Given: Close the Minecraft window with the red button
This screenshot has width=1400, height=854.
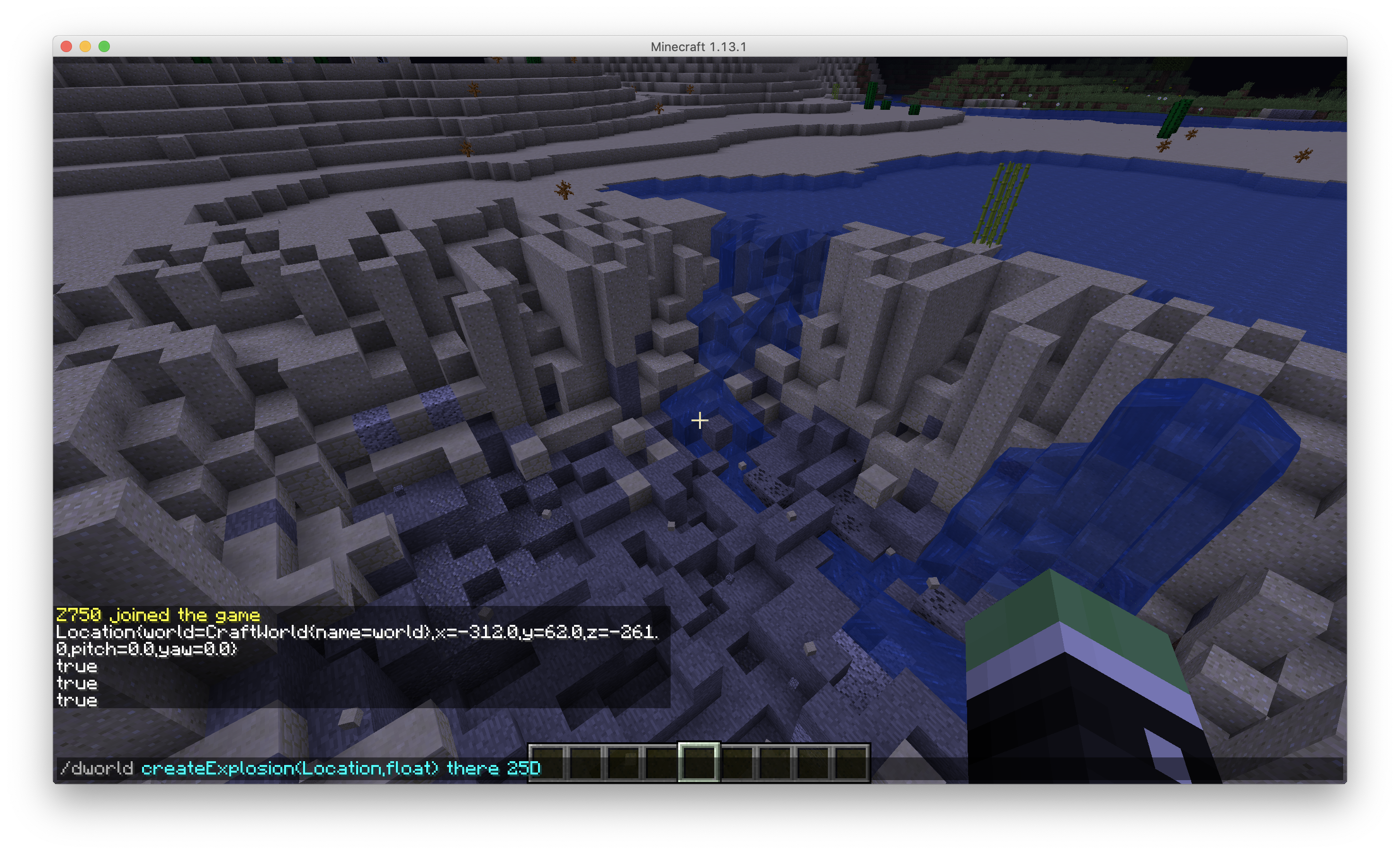Looking at the screenshot, I should (66, 46).
